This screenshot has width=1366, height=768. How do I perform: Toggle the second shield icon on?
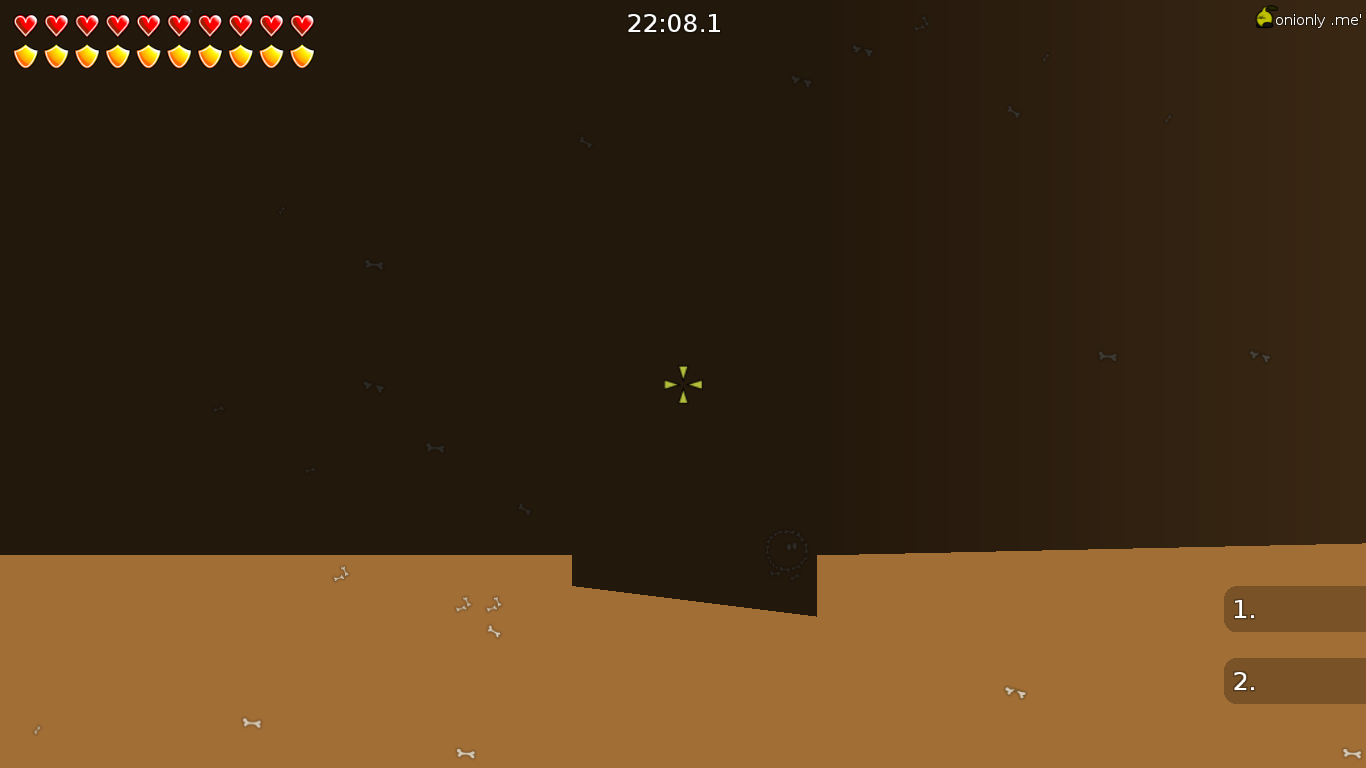point(55,57)
